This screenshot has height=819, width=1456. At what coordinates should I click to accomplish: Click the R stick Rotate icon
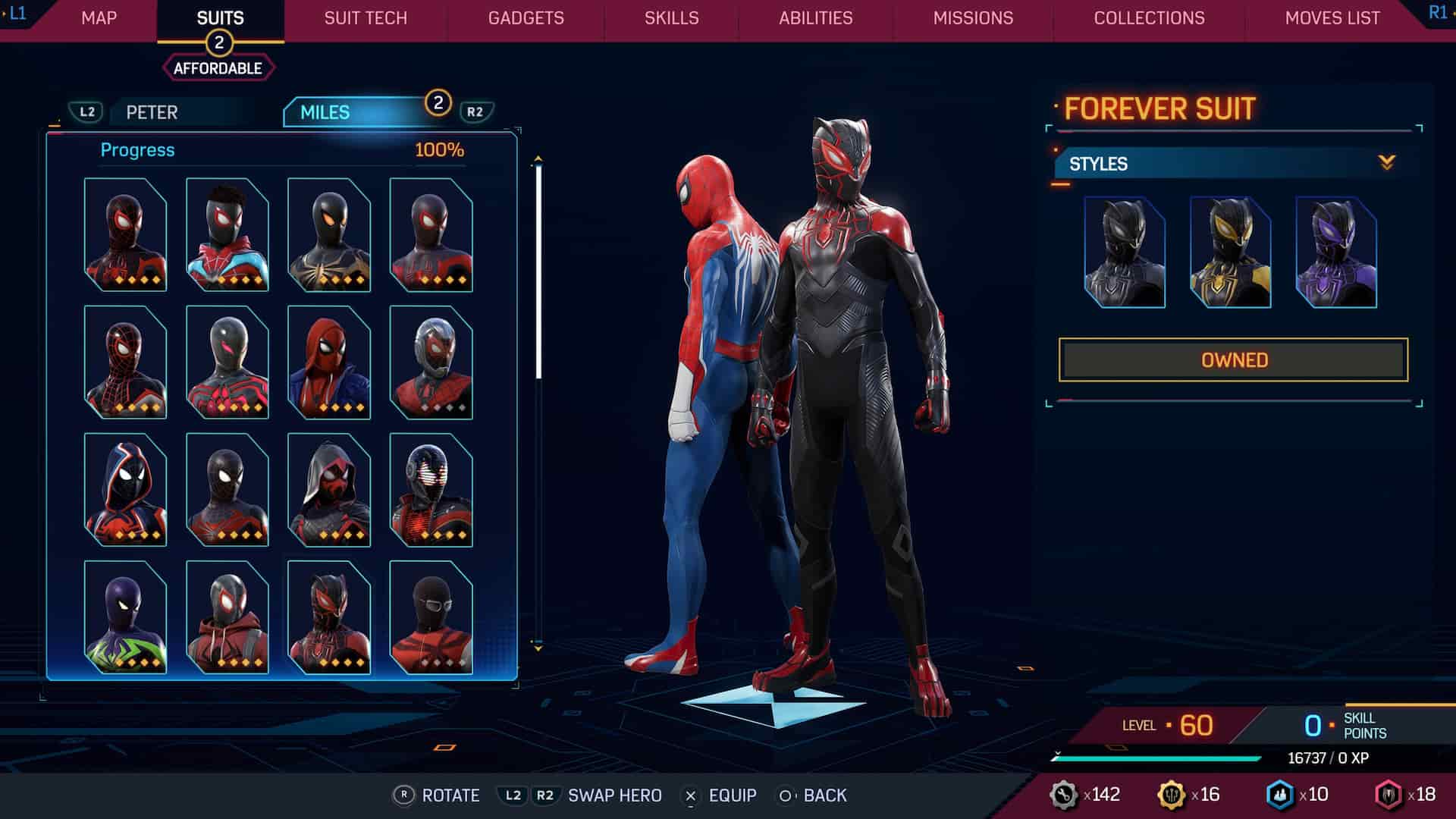(x=404, y=795)
